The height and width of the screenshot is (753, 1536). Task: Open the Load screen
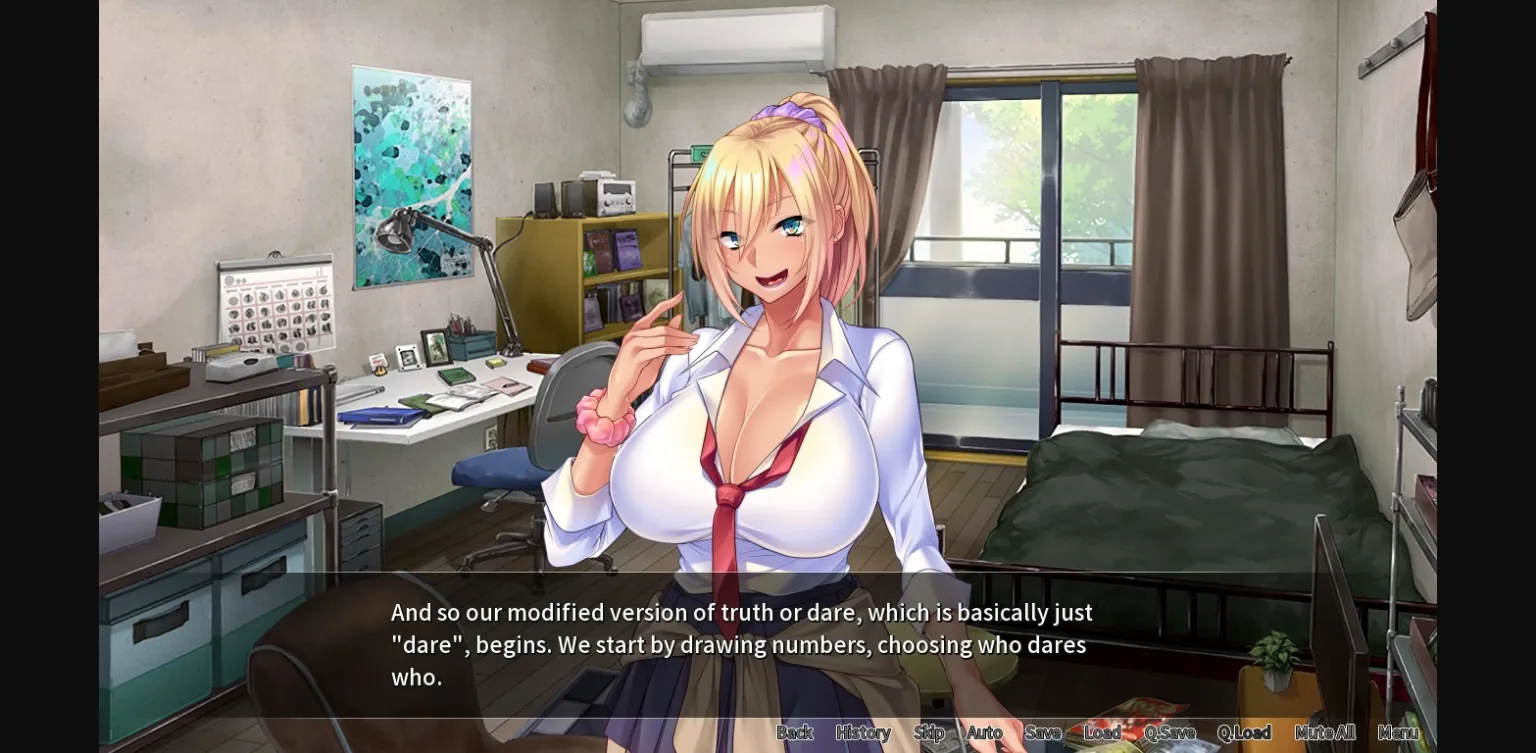coord(1103,732)
